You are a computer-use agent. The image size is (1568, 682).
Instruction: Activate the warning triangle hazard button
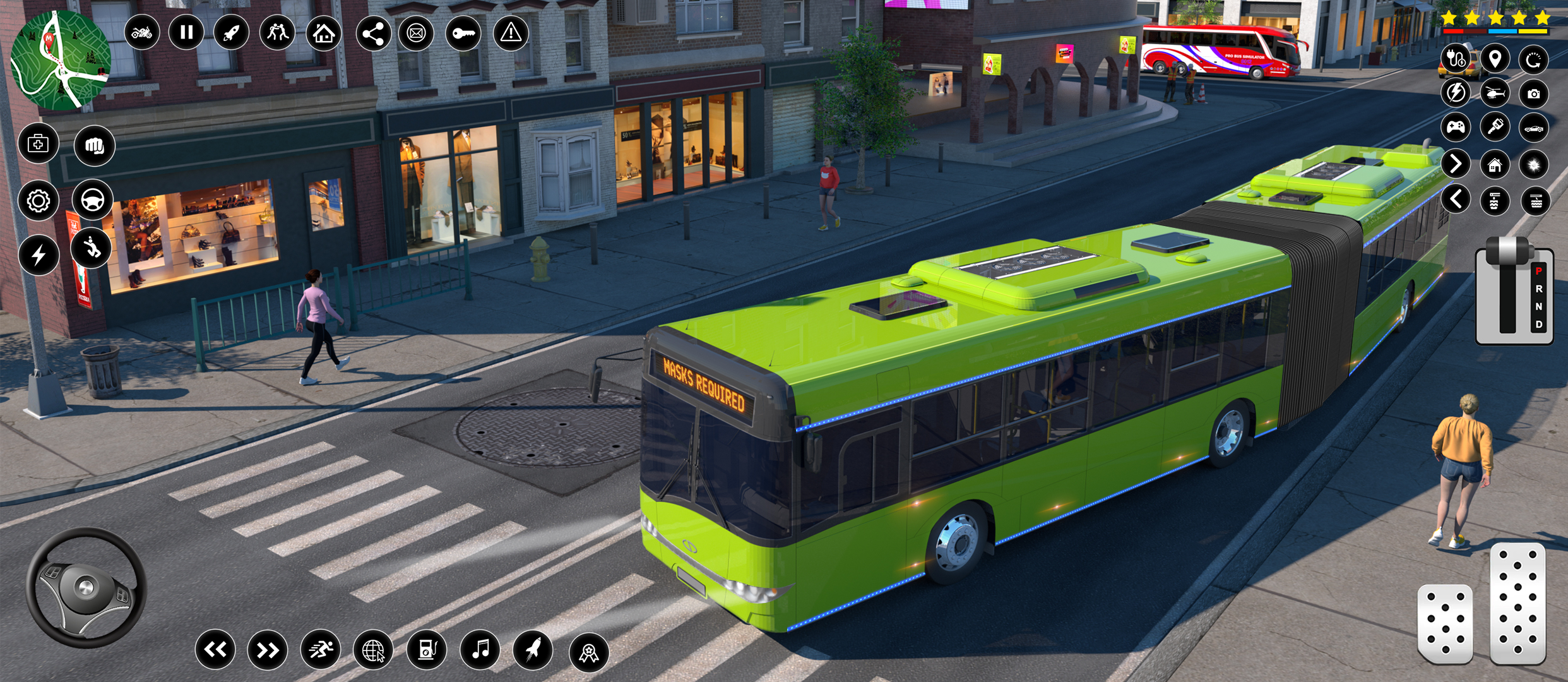click(511, 33)
